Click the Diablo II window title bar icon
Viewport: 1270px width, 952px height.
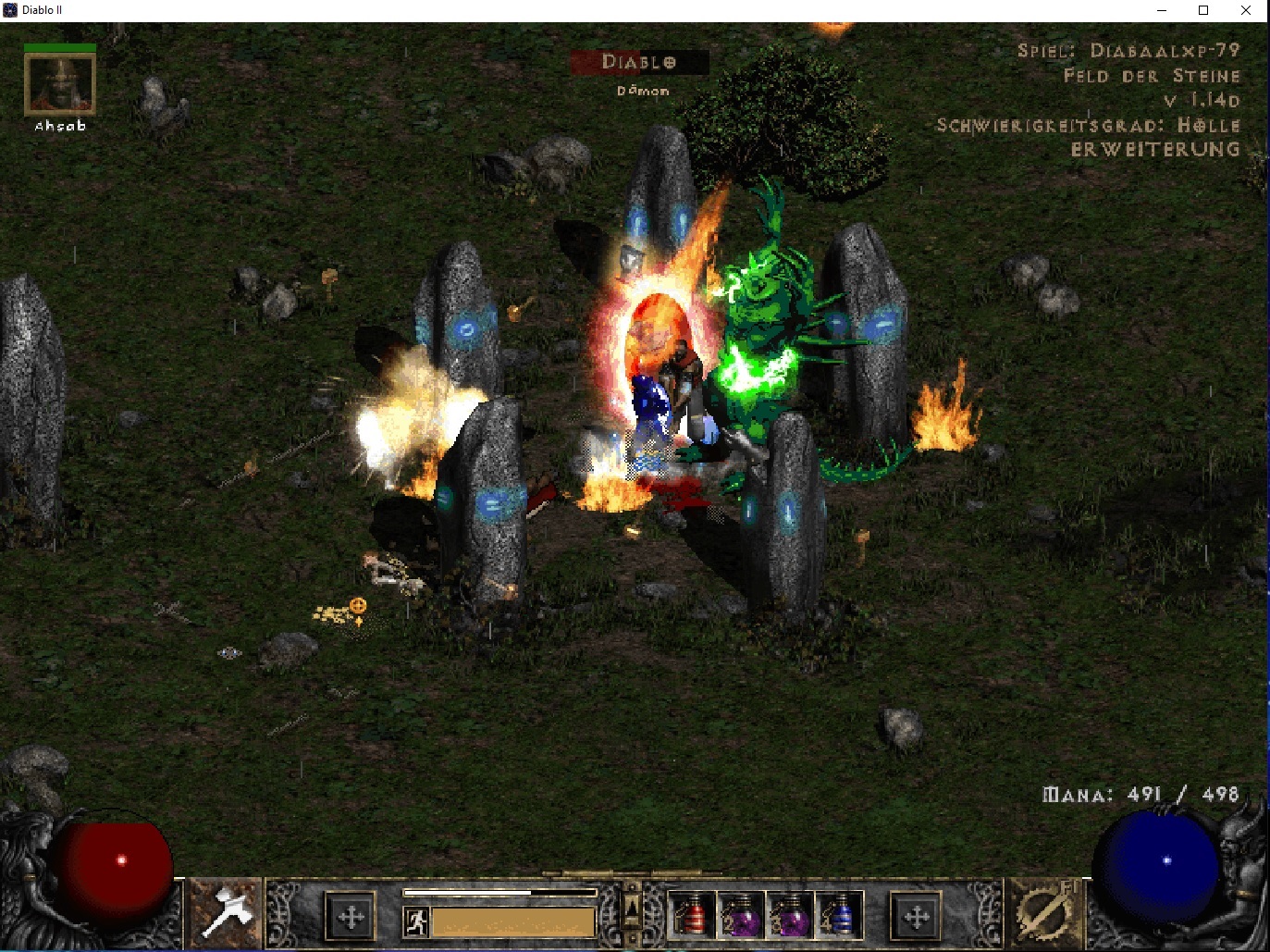10,10
